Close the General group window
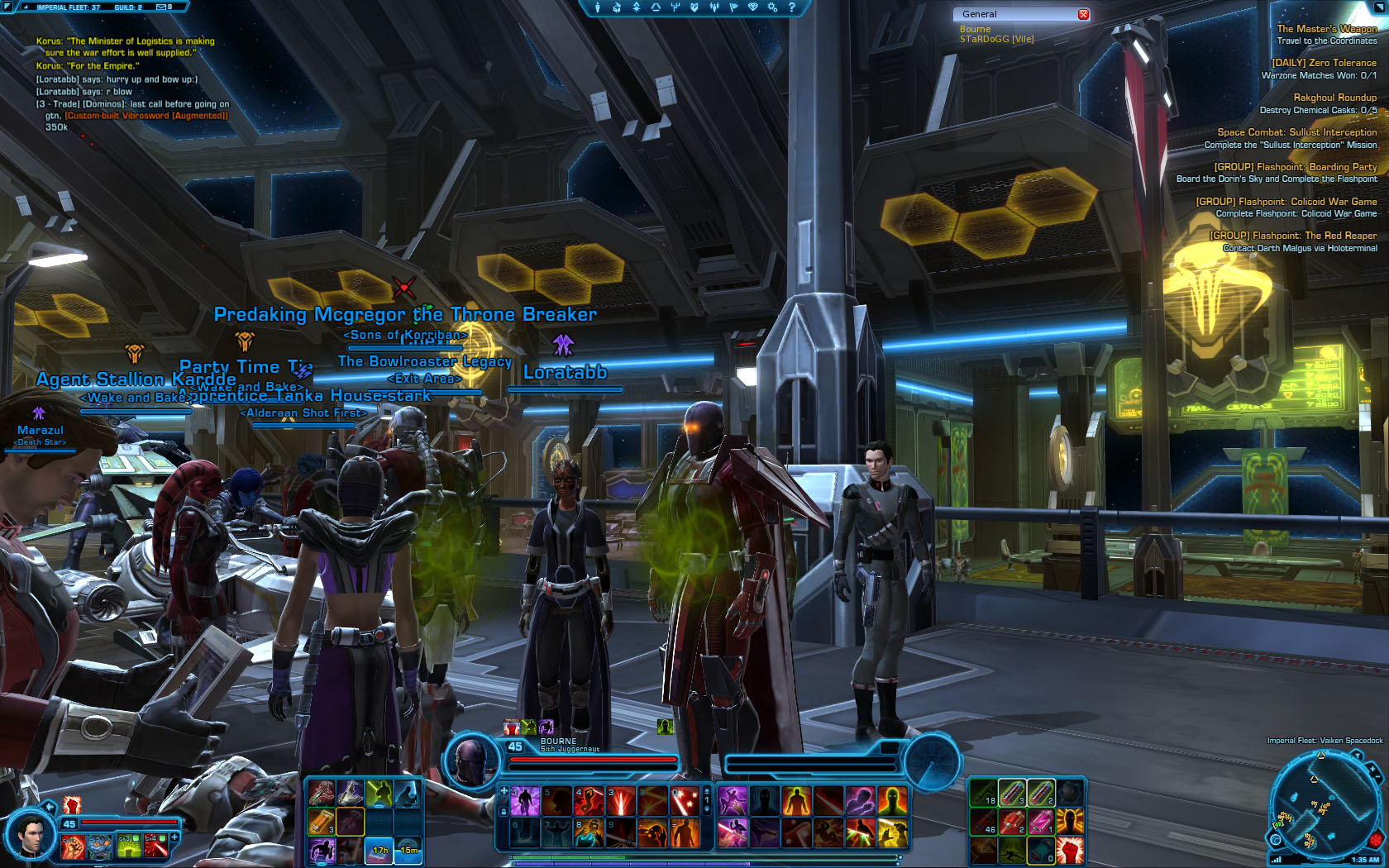 coord(1083,14)
